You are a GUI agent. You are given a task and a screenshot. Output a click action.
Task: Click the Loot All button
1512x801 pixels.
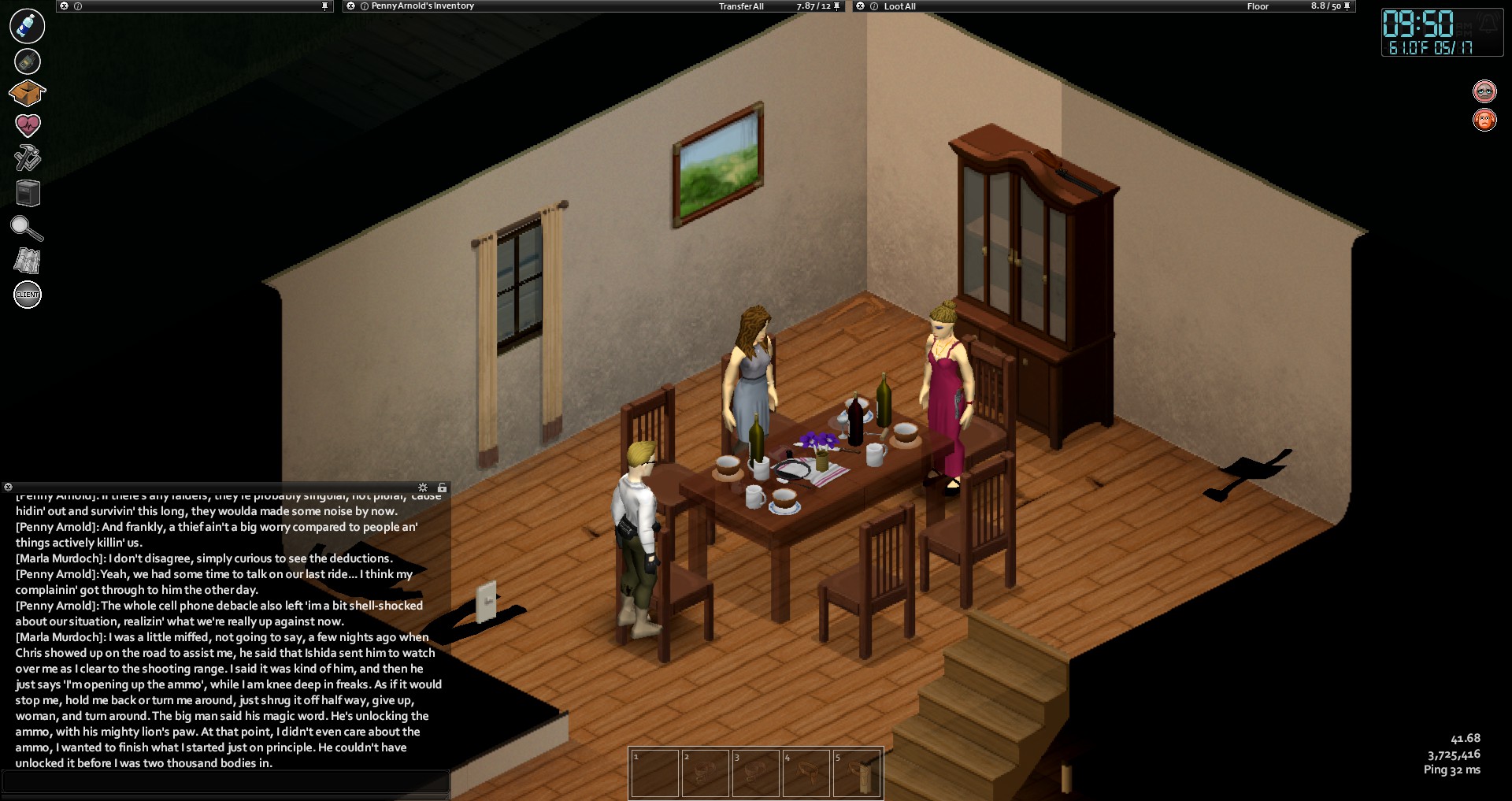(x=899, y=6)
